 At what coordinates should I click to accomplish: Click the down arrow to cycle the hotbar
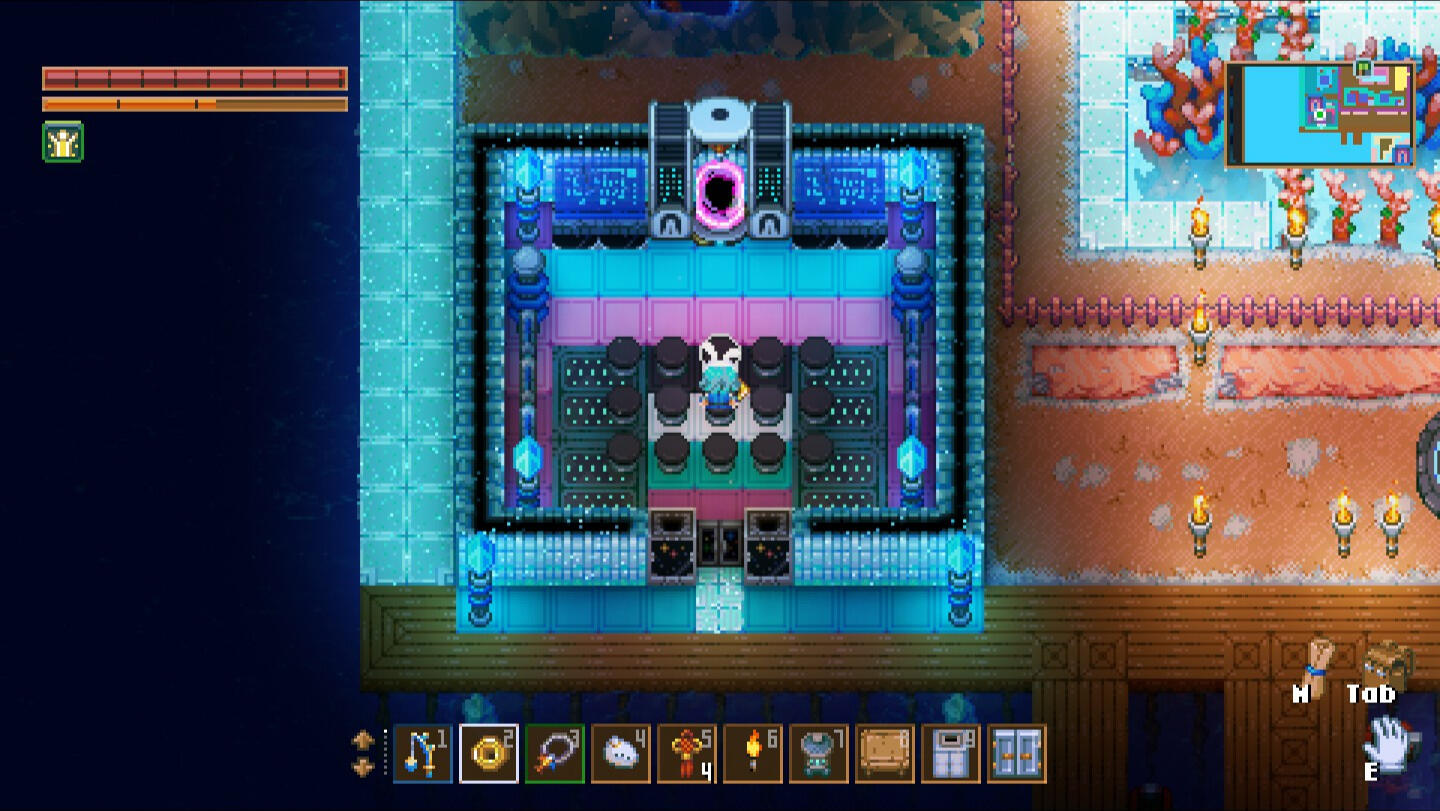[x=362, y=768]
